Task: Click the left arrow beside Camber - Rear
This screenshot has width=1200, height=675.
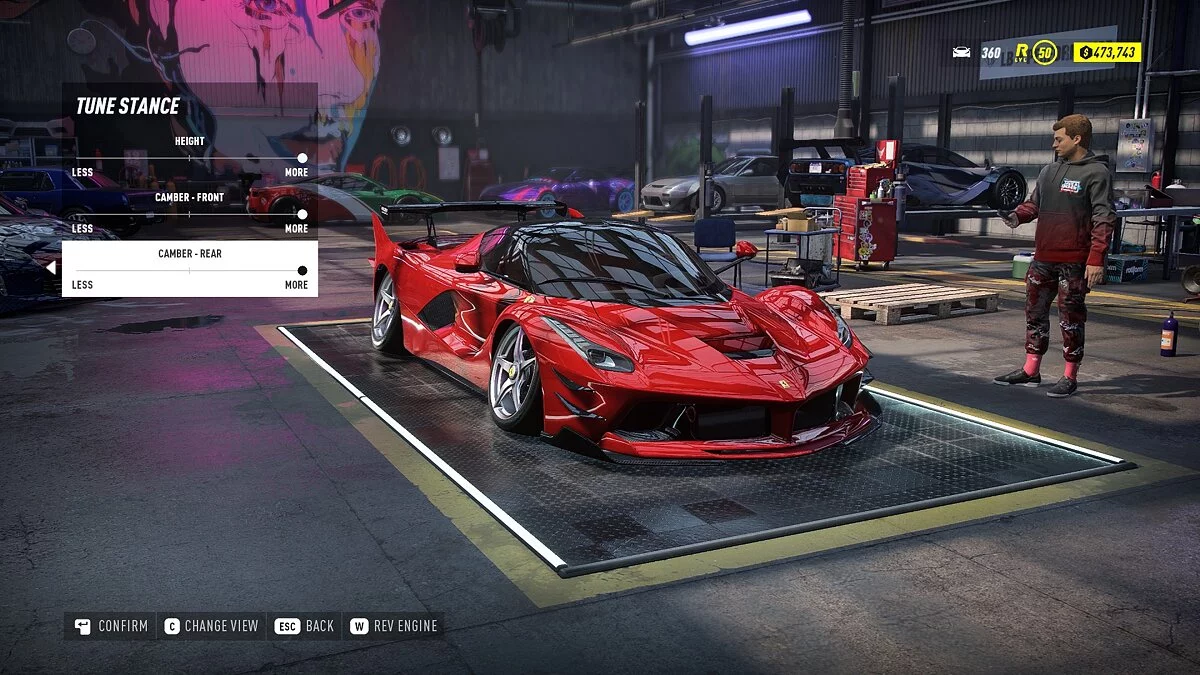Action: tap(51, 268)
